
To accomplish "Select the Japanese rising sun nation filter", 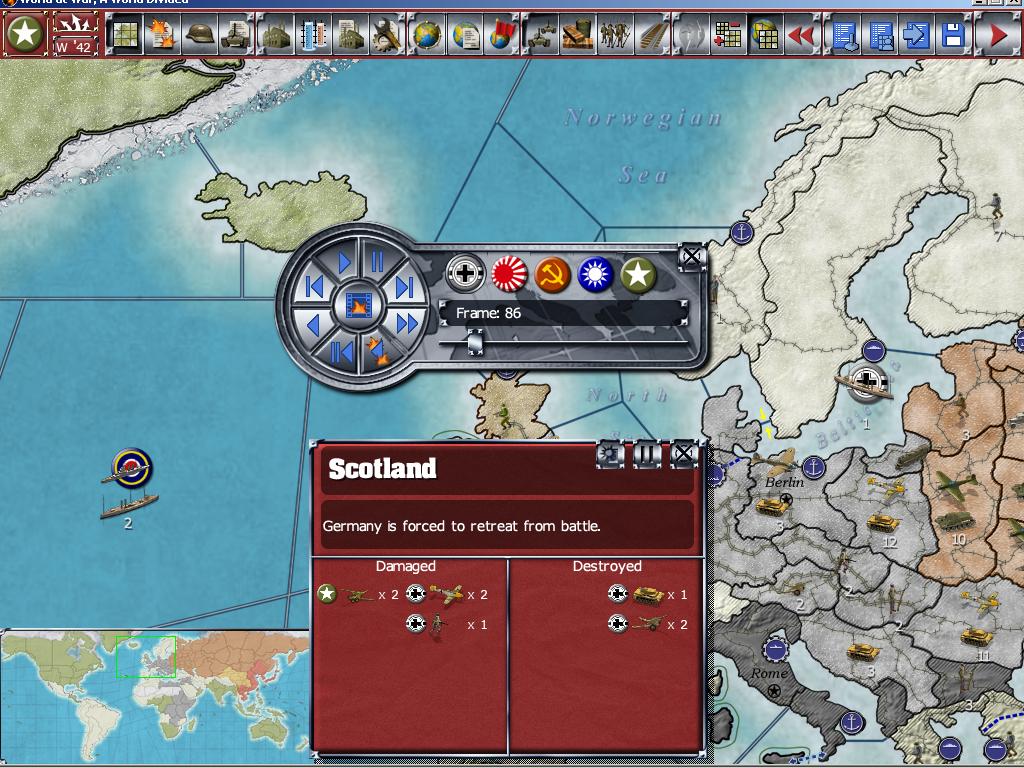I will pyautogui.click(x=509, y=273).
